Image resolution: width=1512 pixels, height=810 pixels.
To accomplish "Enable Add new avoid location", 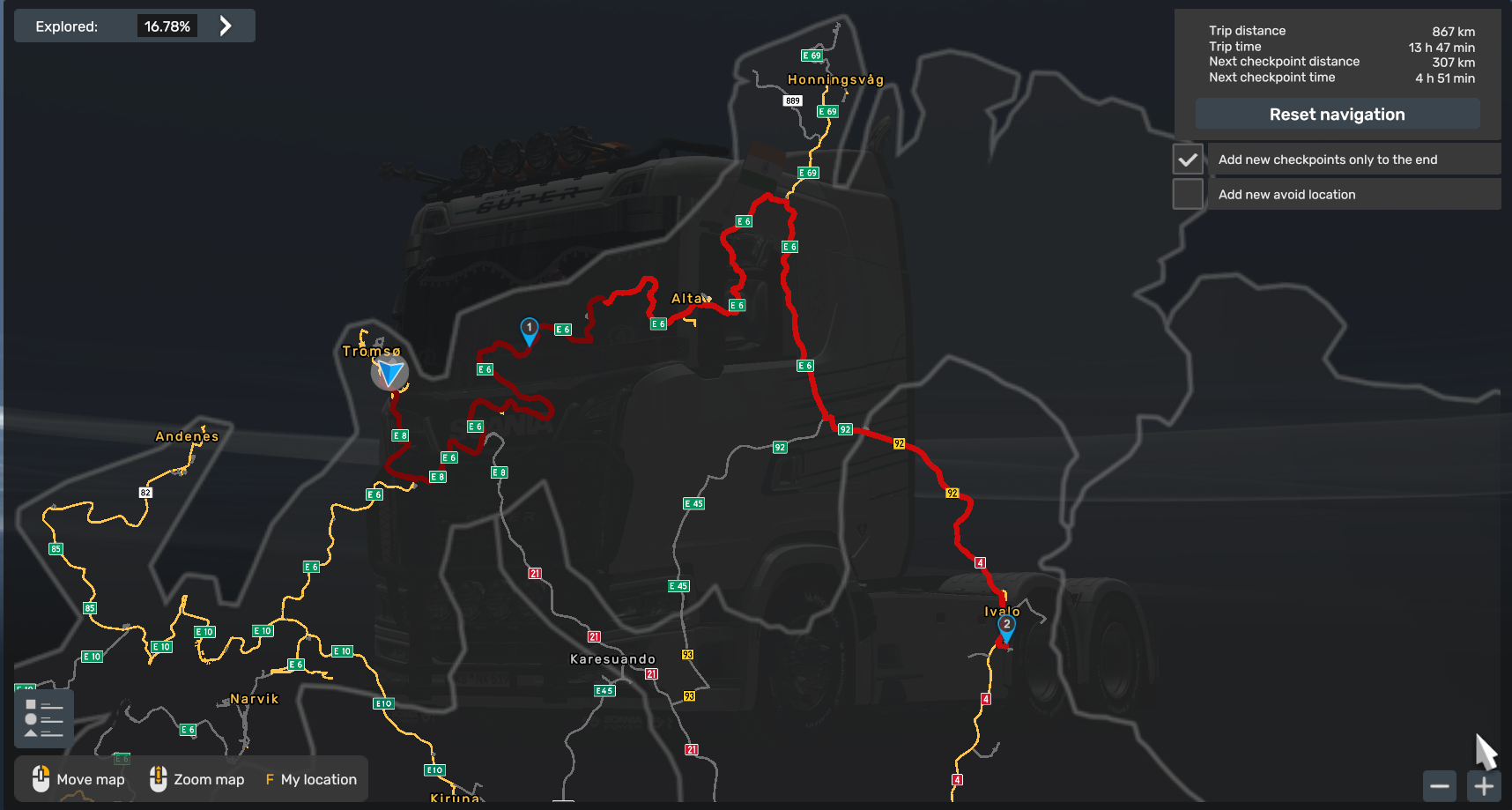I will tap(1189, 193).
